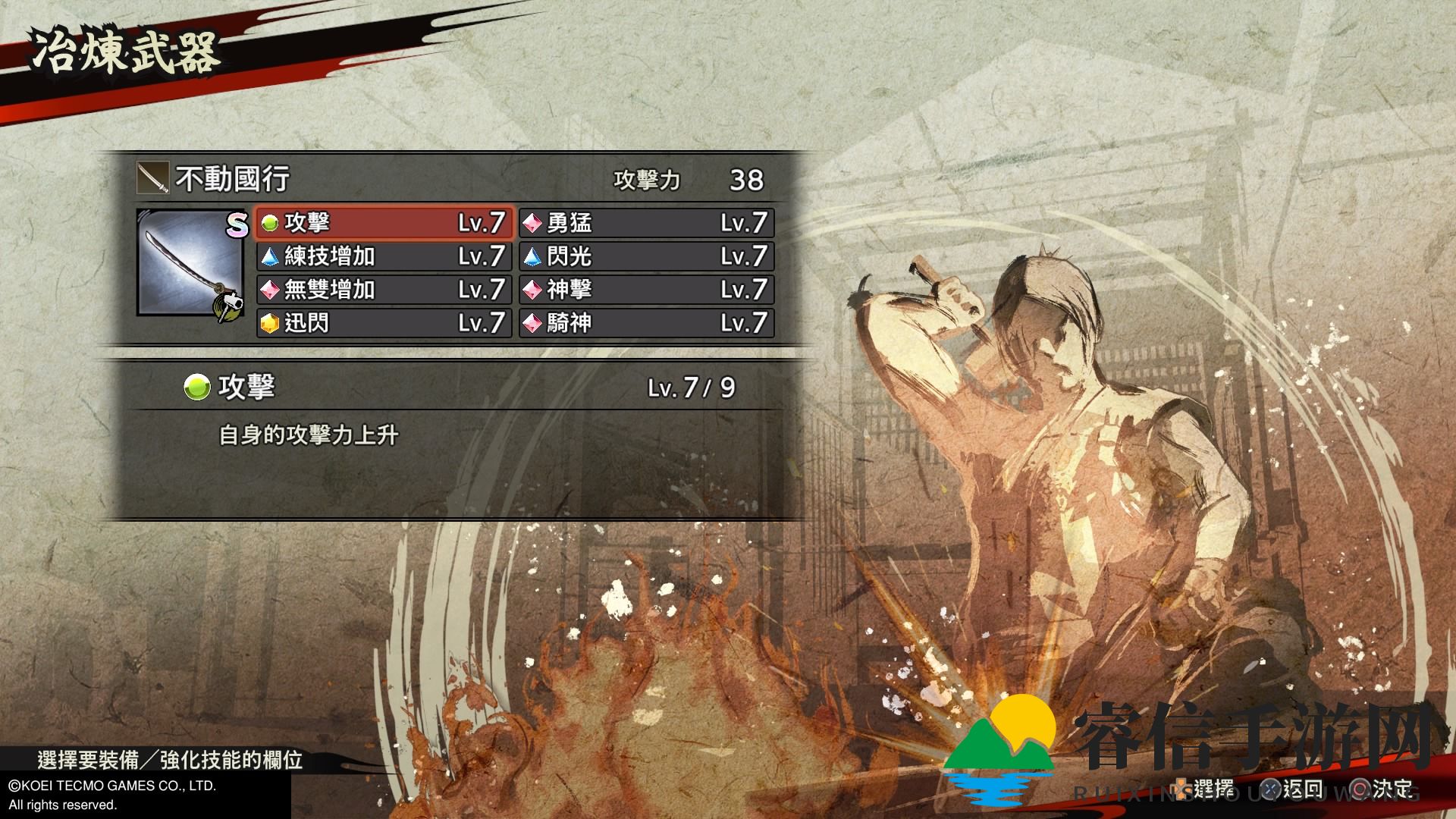The width and height of the screenshot is (1456, 819).
Task: Choose the 練技增加 skill slot
Action: click(384, 256)
